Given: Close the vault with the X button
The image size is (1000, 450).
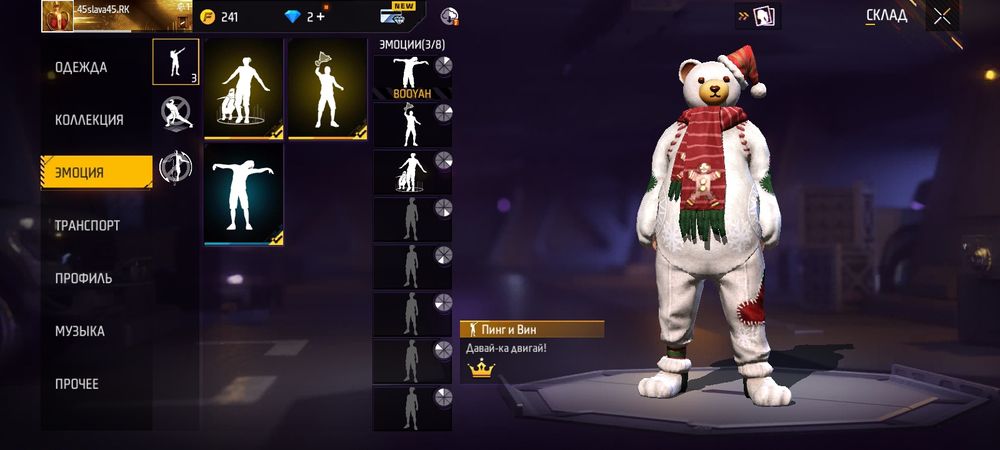Looking at the screenshot, I should point(942,15).
